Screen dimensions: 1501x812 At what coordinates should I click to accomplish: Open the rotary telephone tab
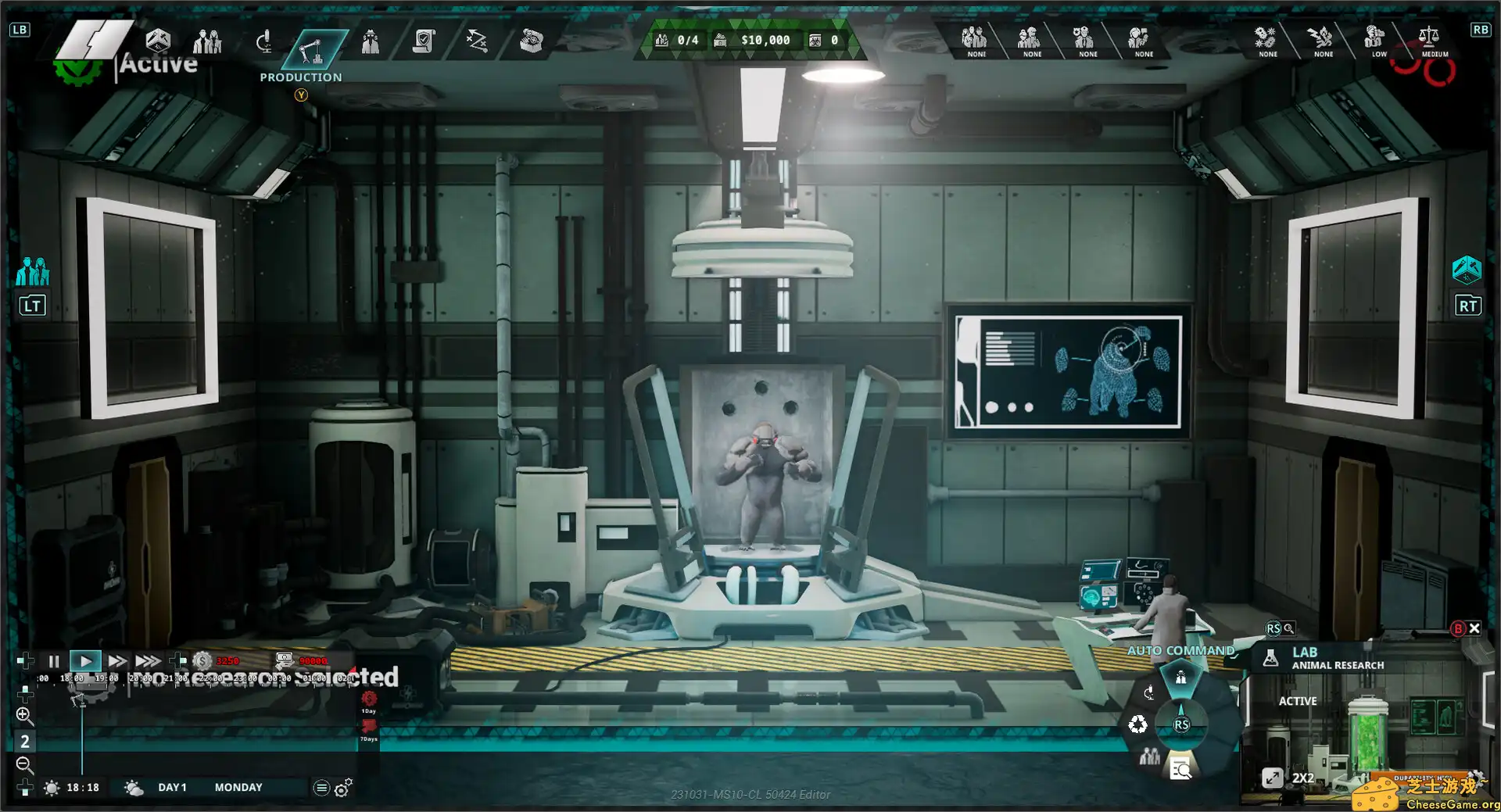coord(531,41)
